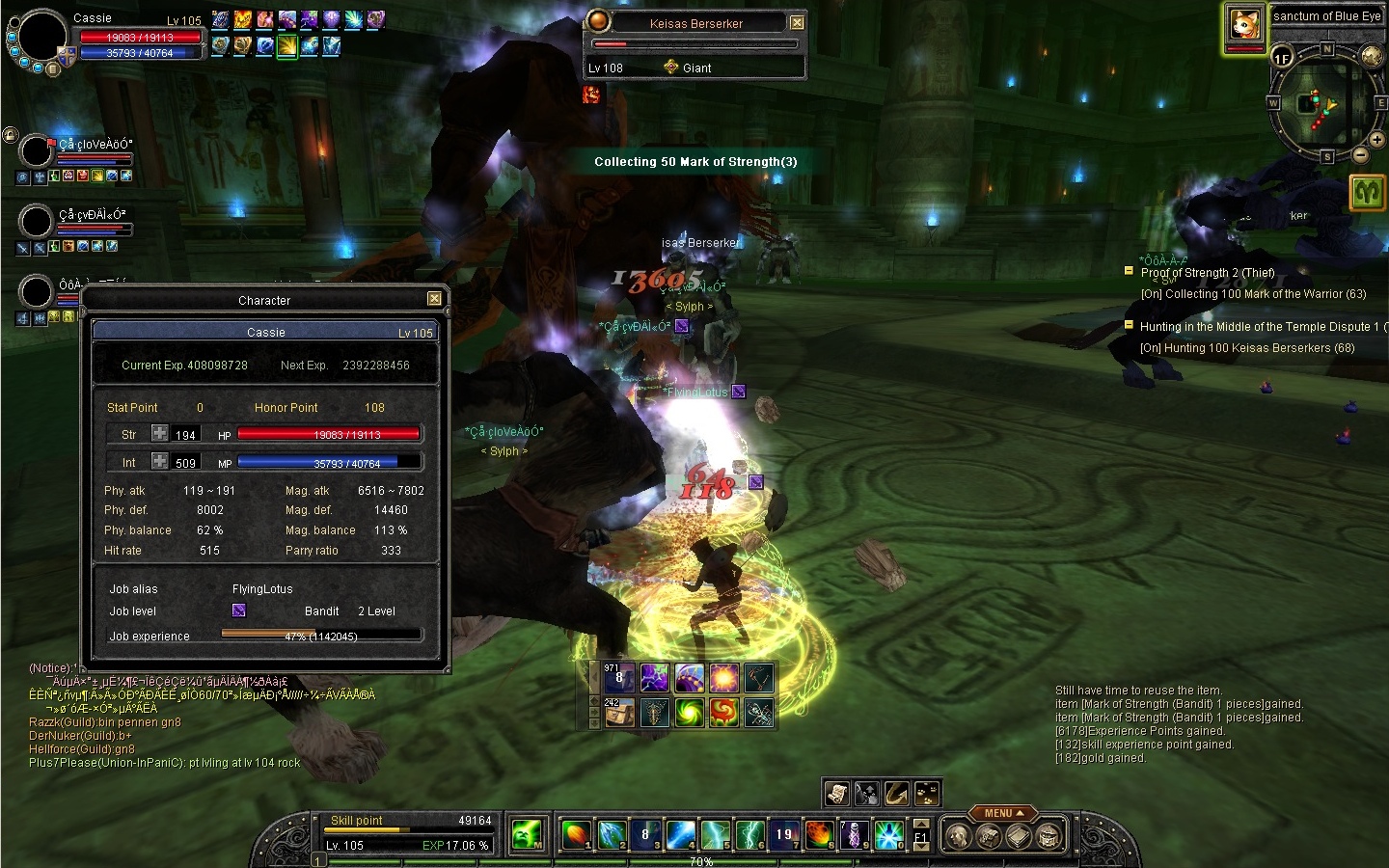Open the scroll icon action button
1389x868 pixels.
(837, 793)
